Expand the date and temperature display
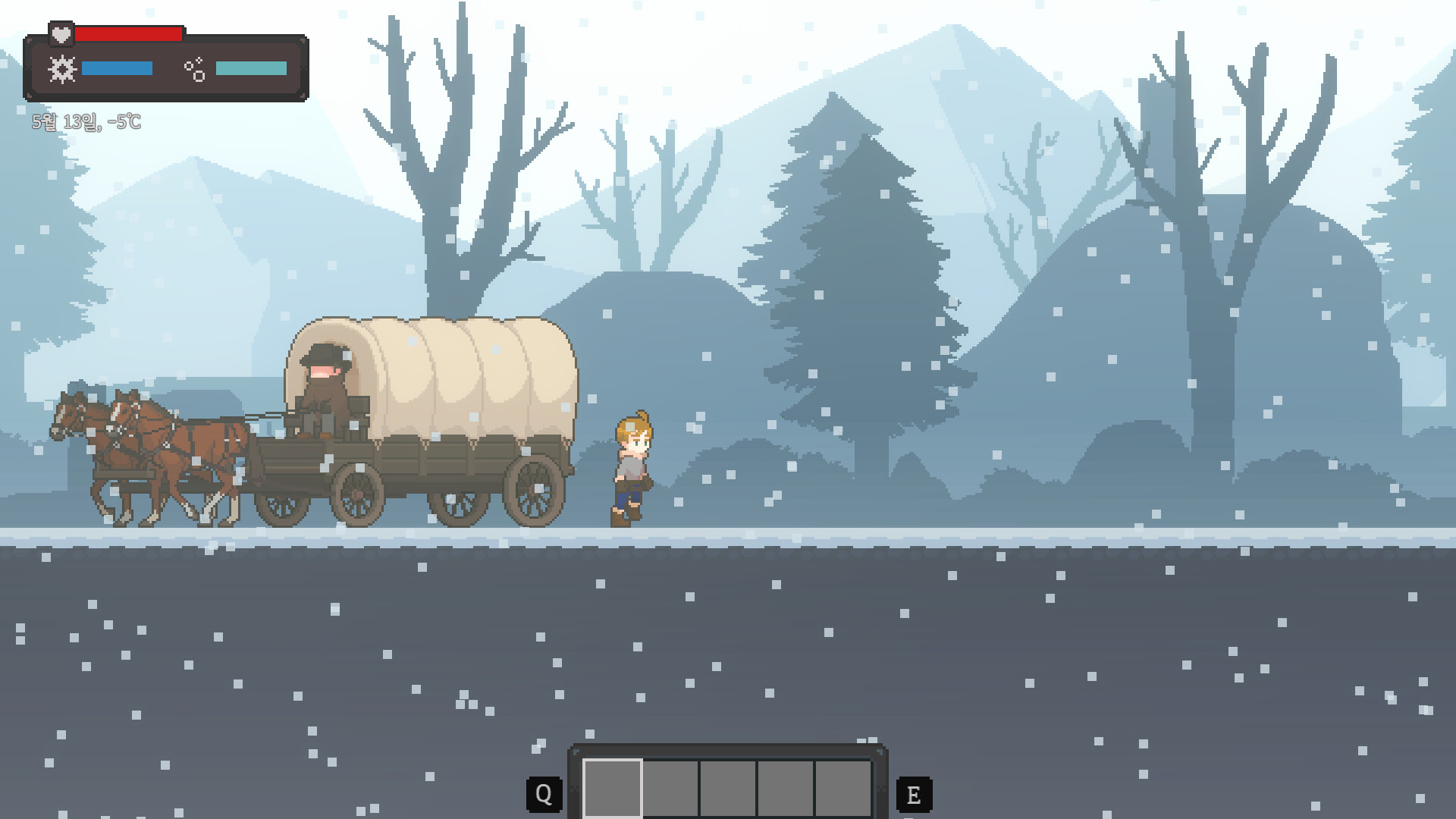This screenshot has width=1456, height=819. [86, 121]
